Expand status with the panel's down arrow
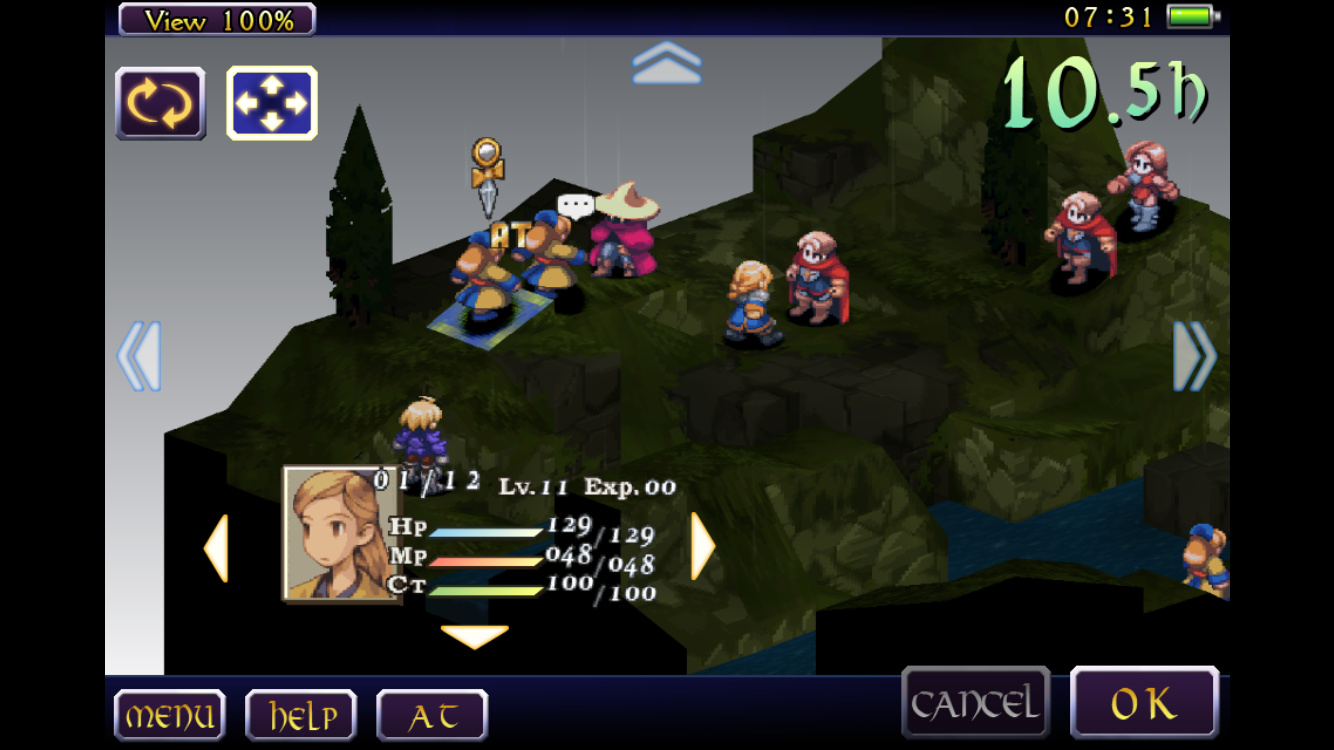The image size is (1334, 750). point(474,636)
